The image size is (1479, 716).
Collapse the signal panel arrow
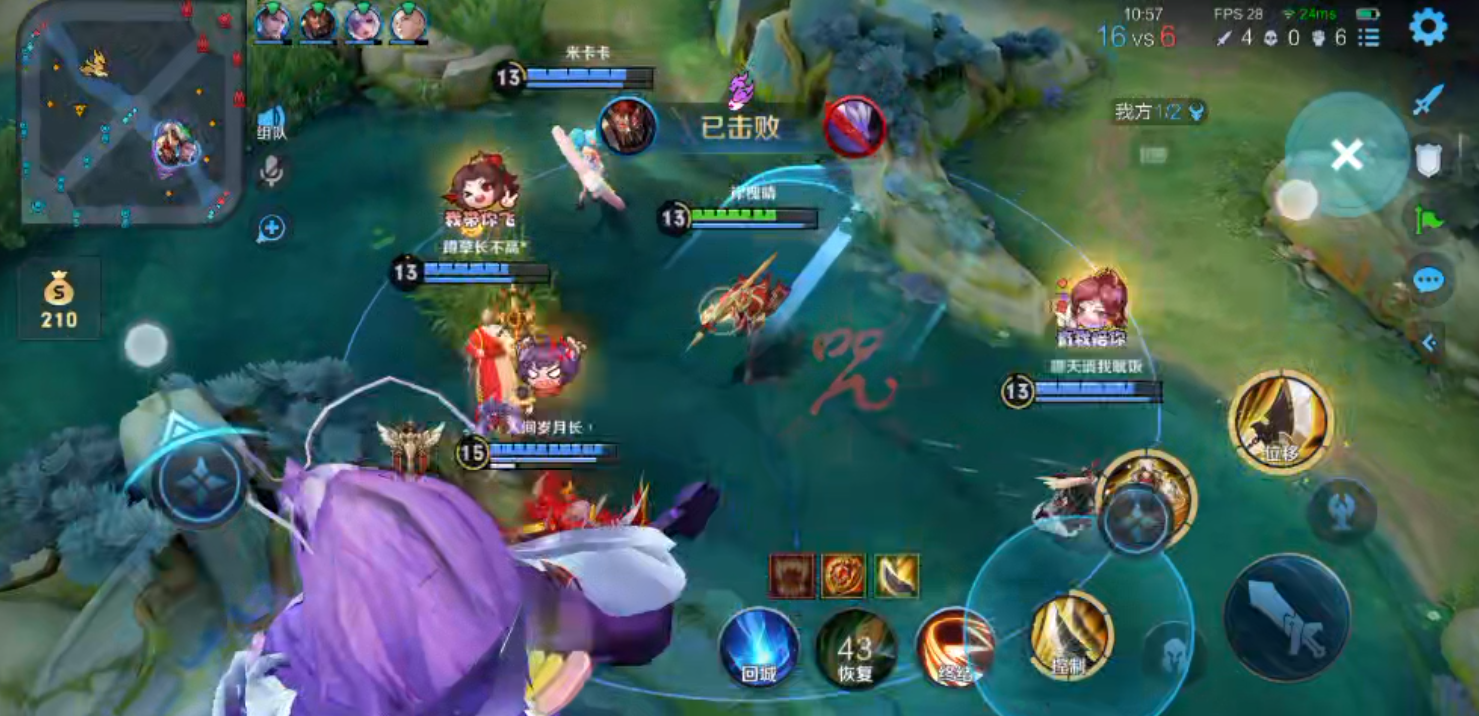(1428, 344)
